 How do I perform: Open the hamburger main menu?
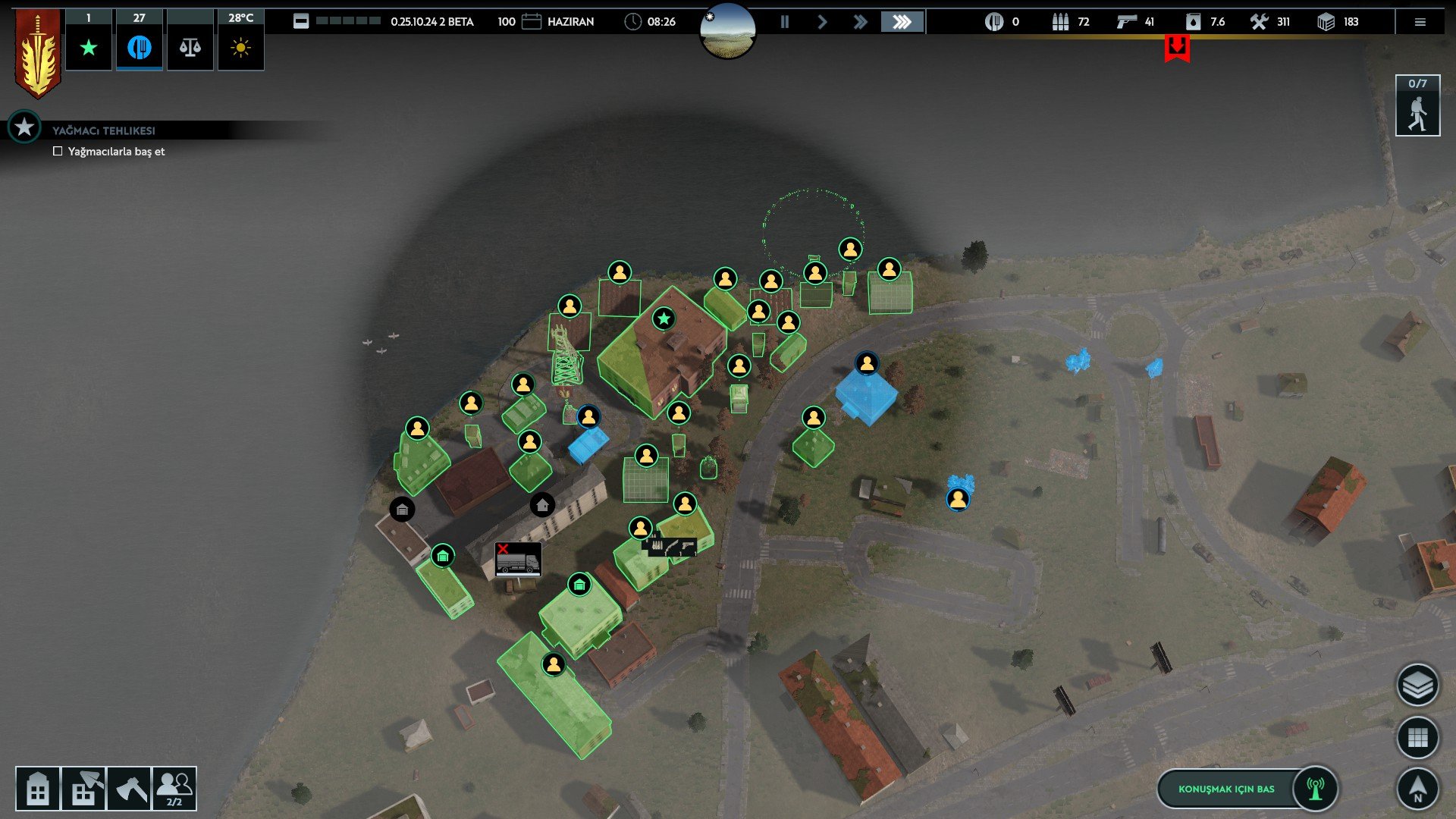point(1420,22)
